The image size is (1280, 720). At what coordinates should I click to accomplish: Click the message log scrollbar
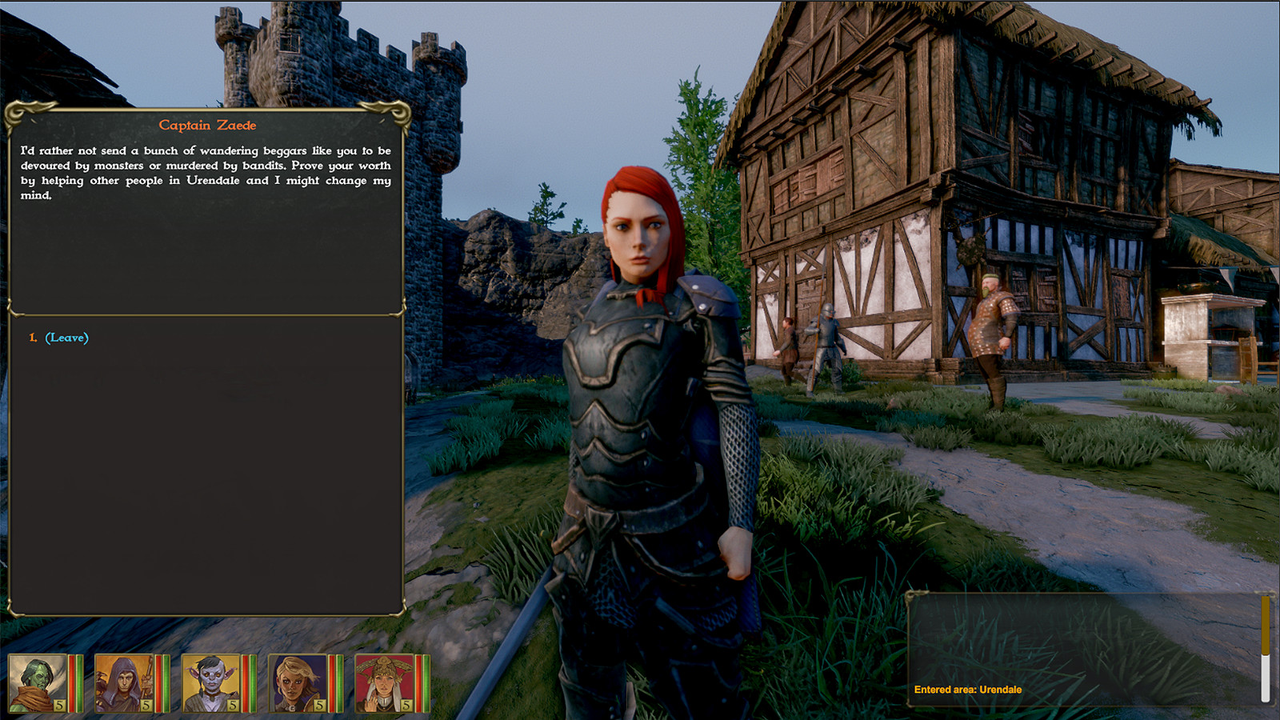pyautogui.click(x=1265, y=648)
